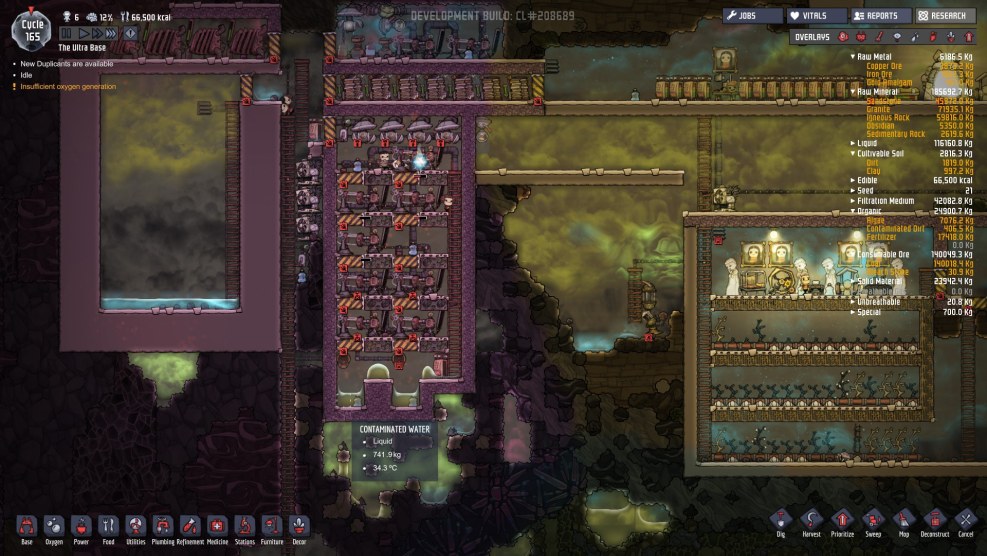This screenshot has height=556, width=987.
Task: Open the Plumbing build category
Action: coord(163,526)
